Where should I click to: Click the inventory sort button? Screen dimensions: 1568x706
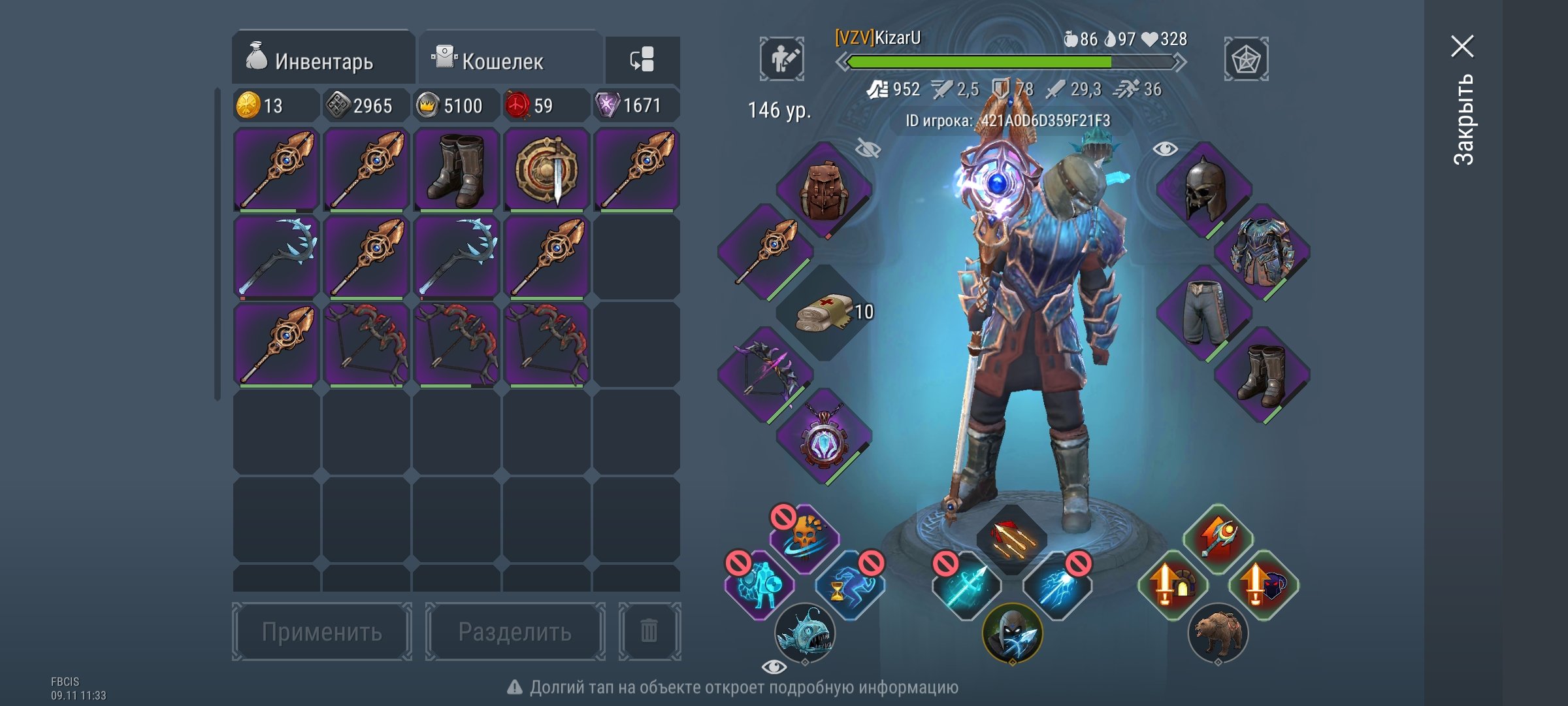point(642,59)
